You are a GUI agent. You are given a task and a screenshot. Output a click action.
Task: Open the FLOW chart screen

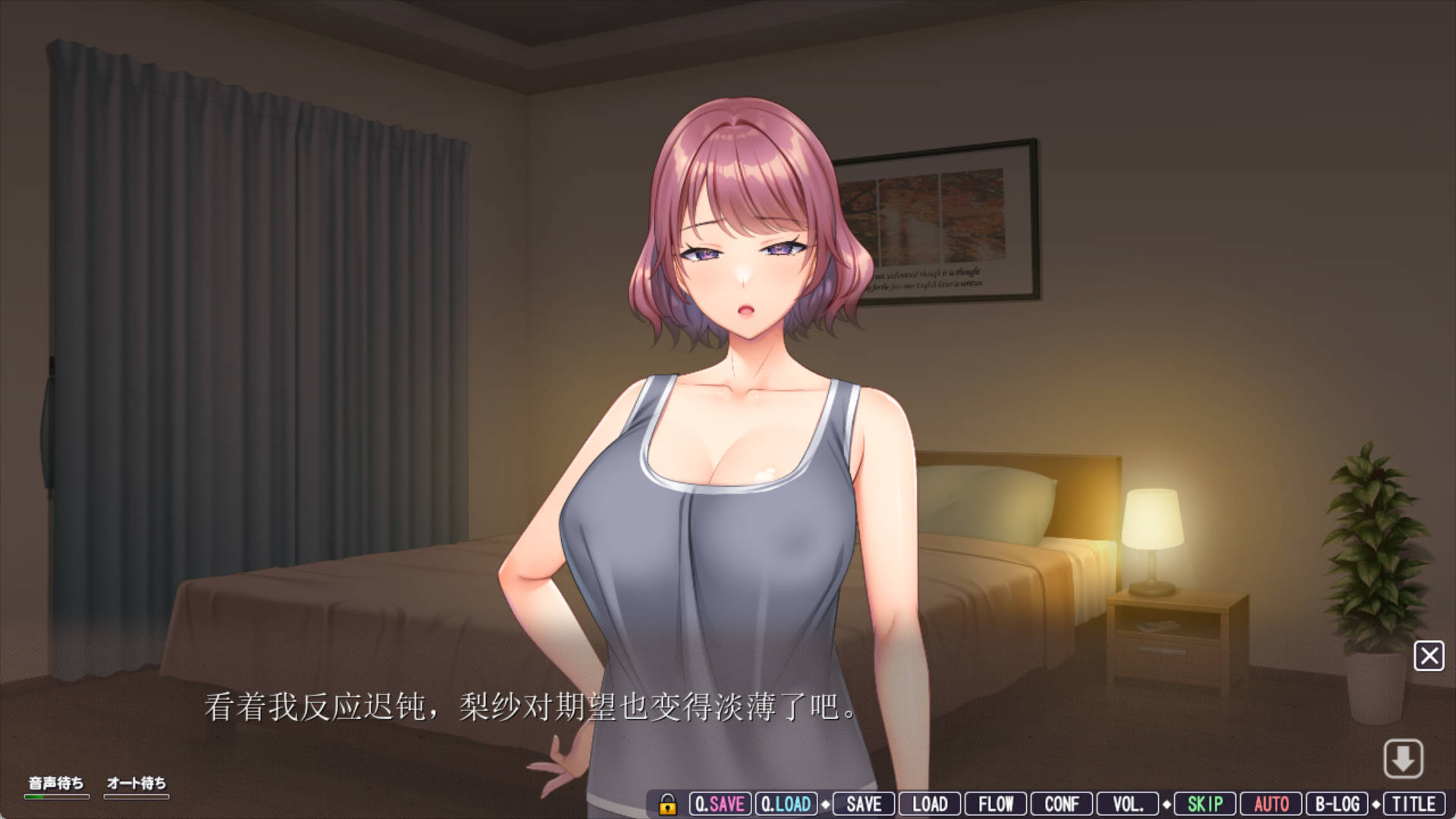click(x=996, y=803)
